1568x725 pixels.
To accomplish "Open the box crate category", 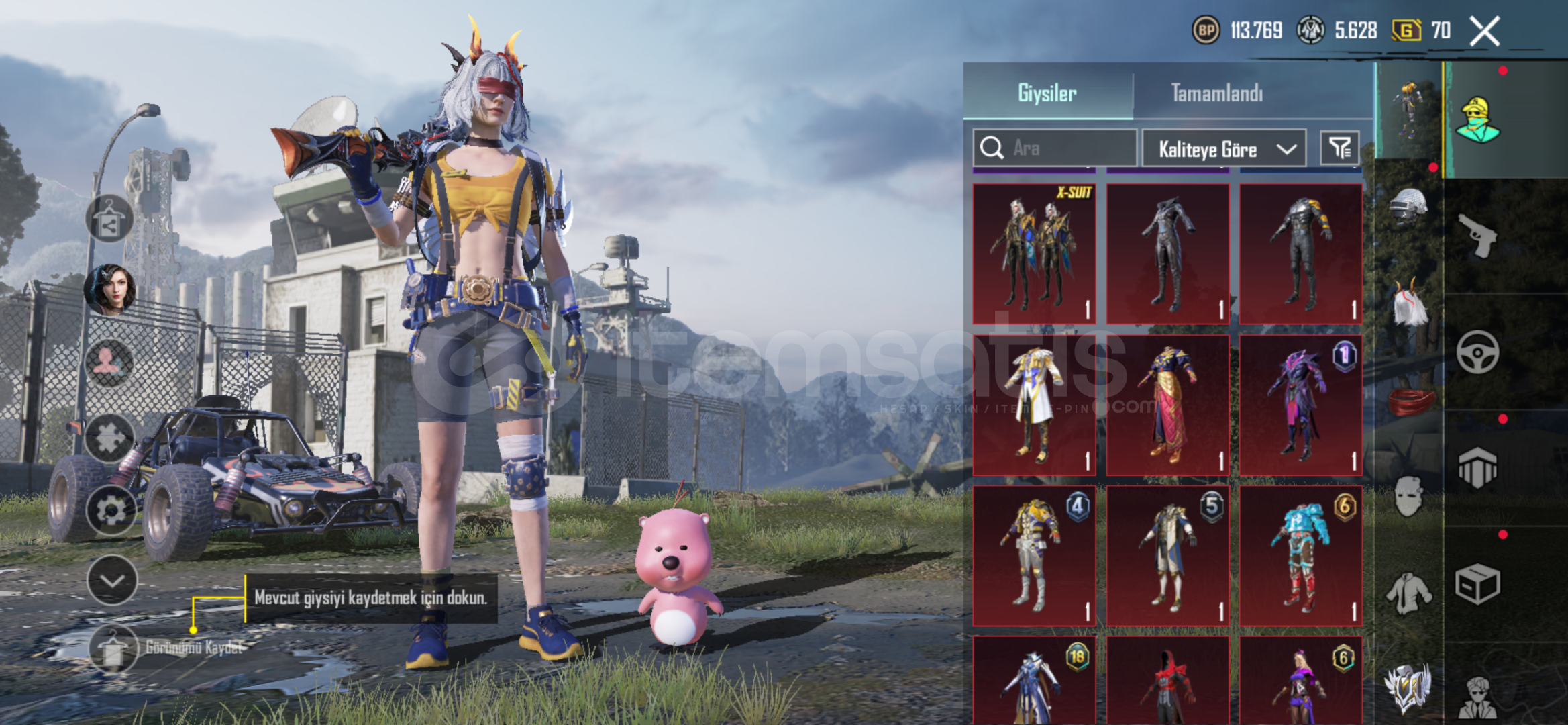I will [x=1478, y=584].
